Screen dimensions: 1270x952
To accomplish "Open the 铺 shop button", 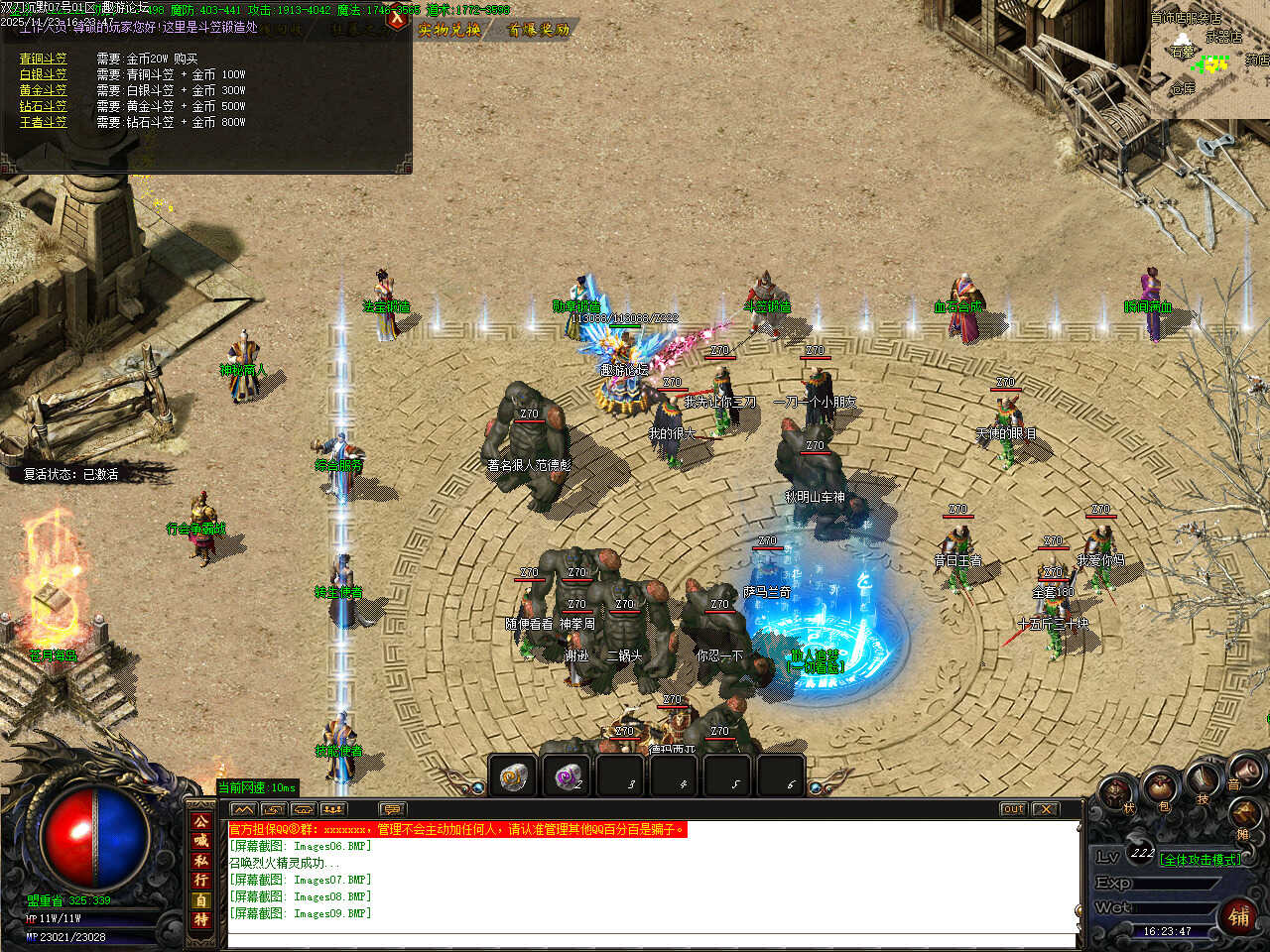I will coord(1239,915).
